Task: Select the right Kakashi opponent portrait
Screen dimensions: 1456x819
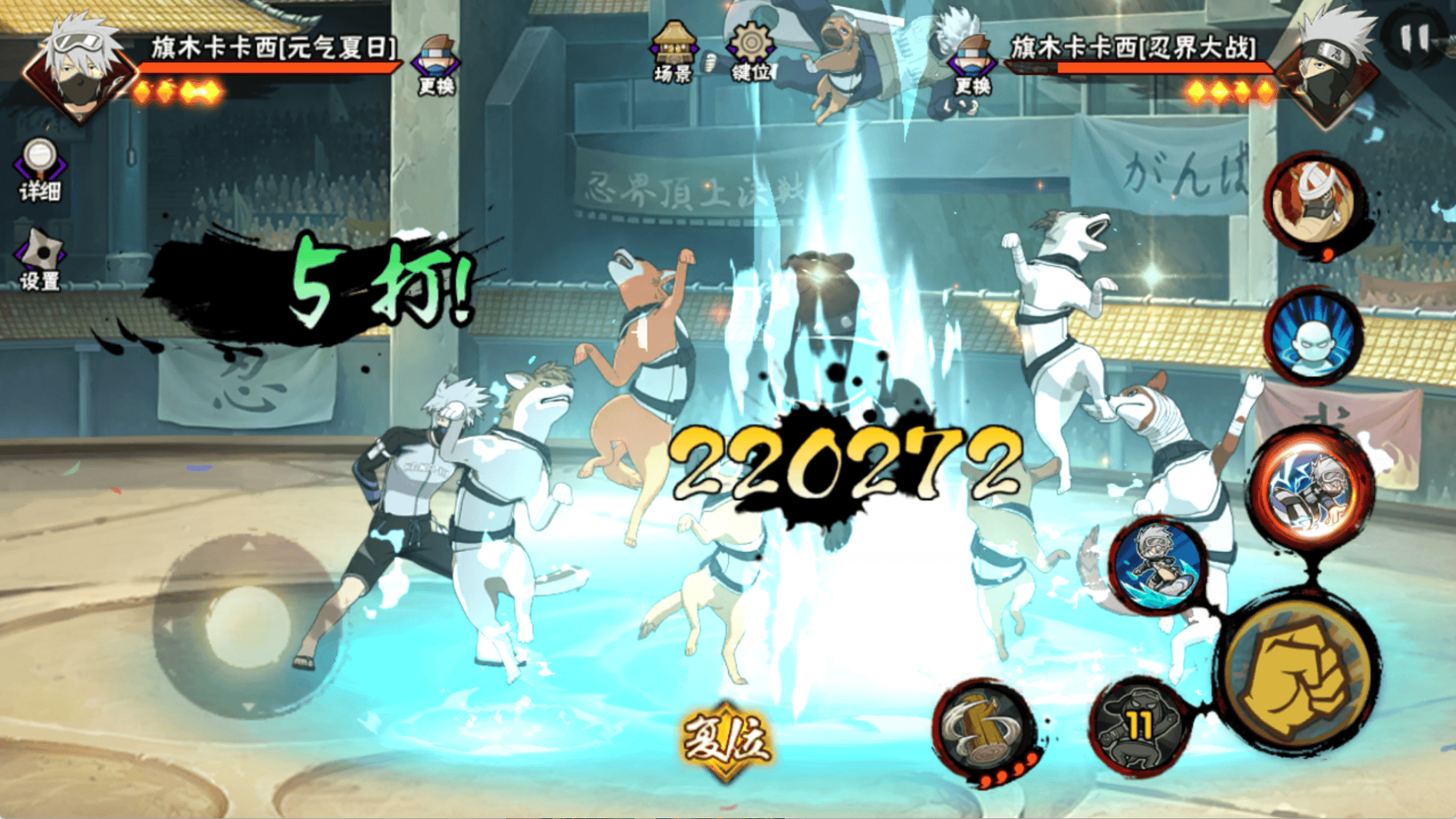Action: 1329,69
